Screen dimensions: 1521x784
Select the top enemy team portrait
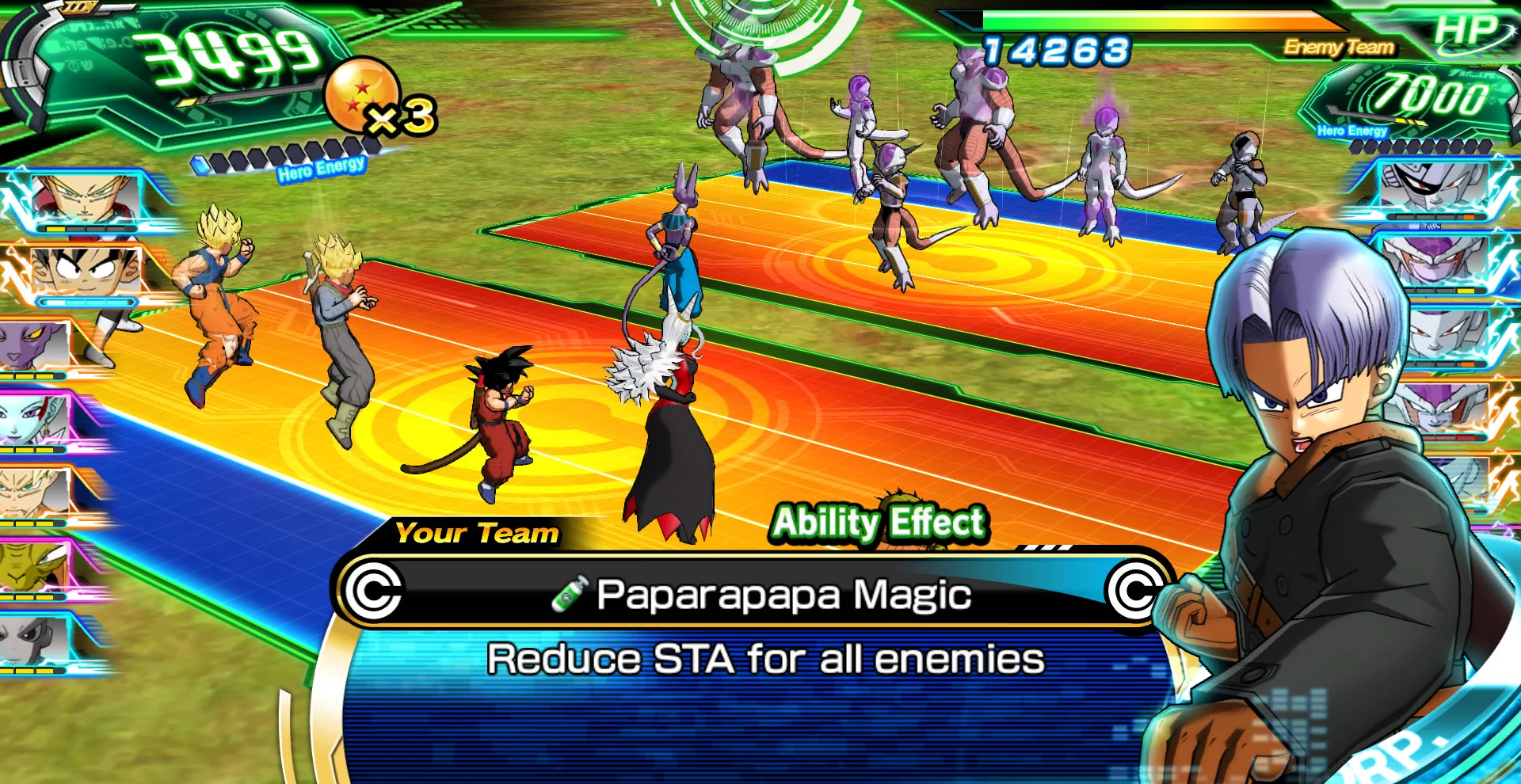pos(1432,190)
